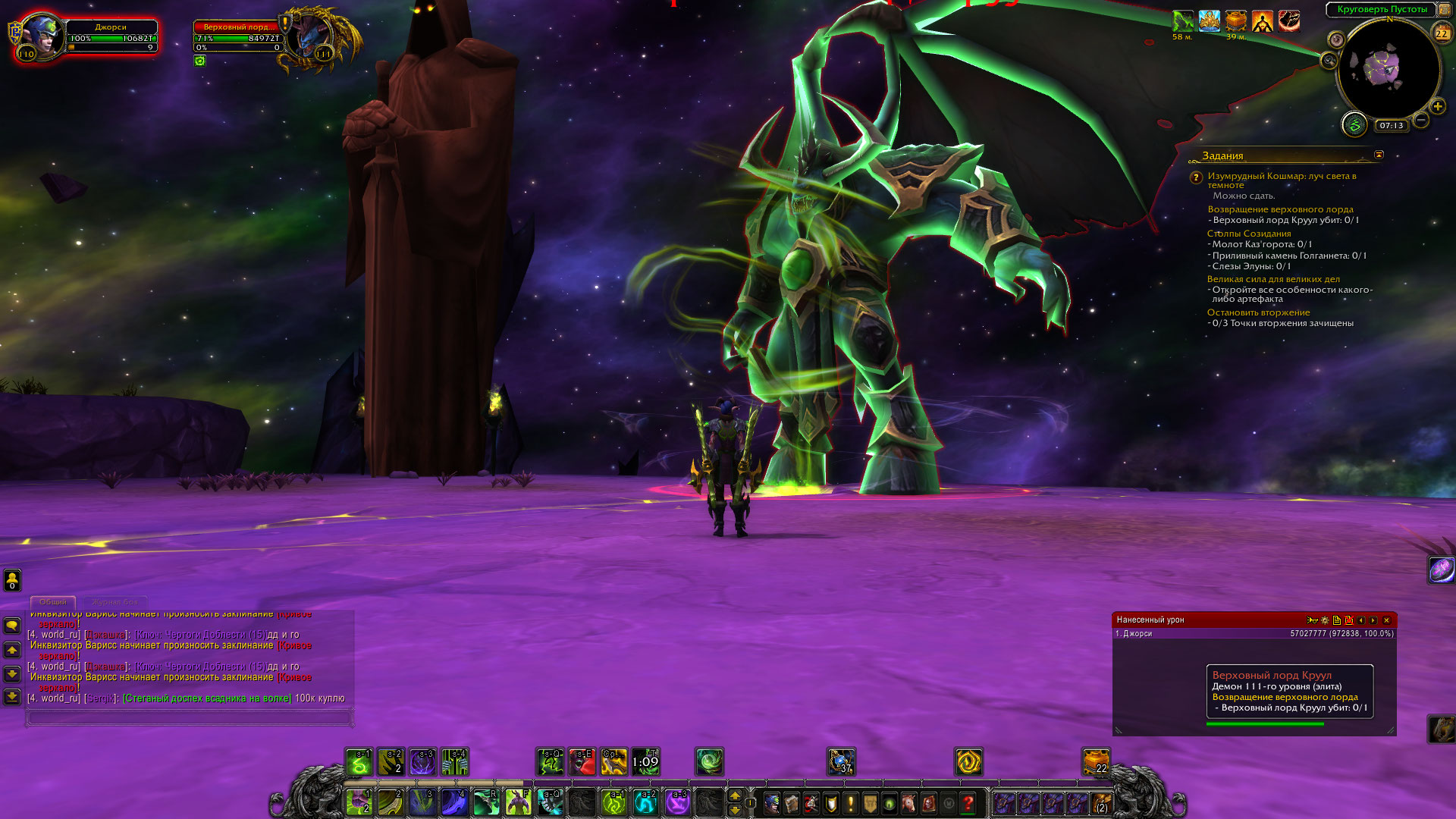
Task: Use the orange chest item with 22 charges
Action: click(1096, 761)
